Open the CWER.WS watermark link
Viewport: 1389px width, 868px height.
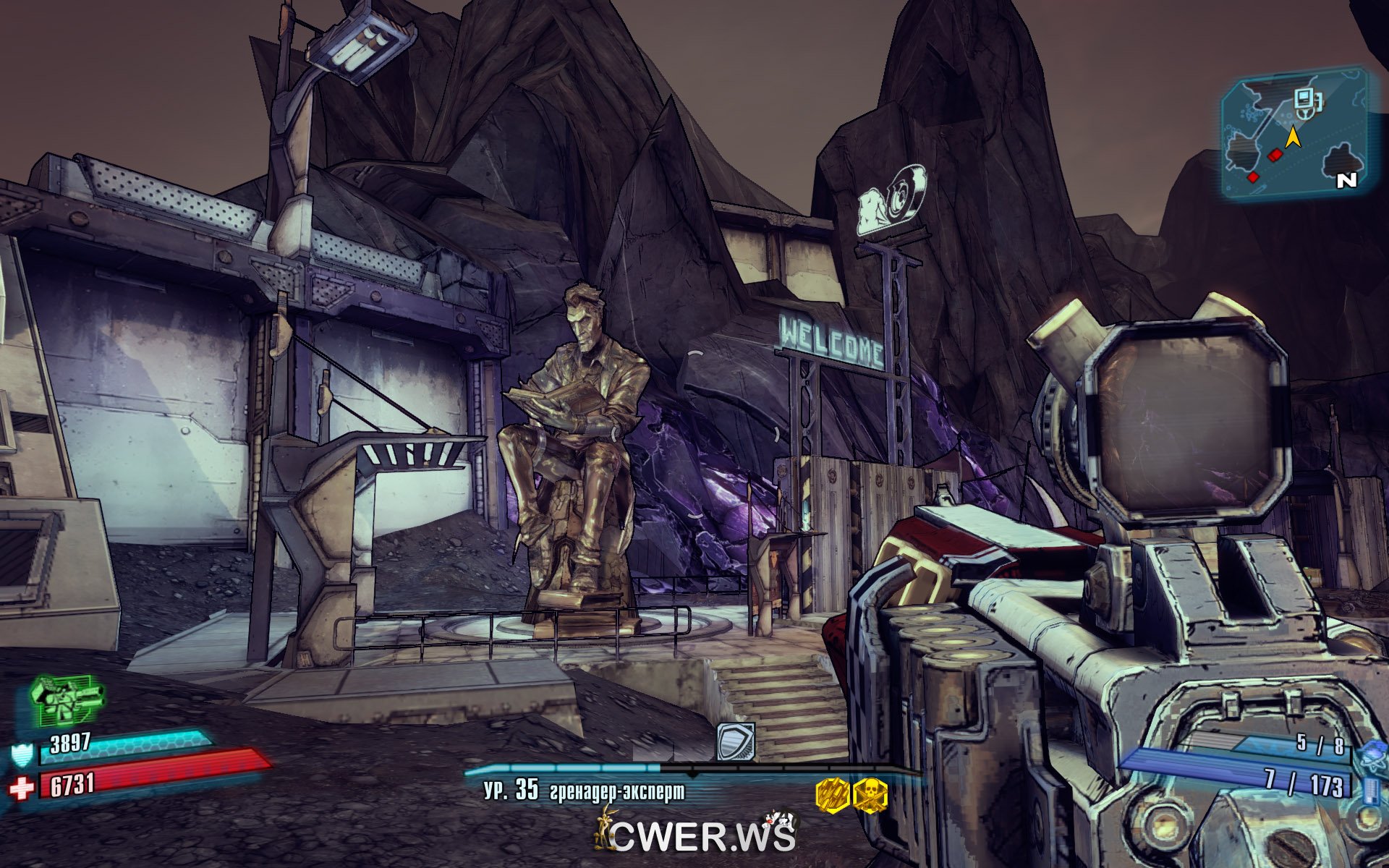pyautogui.click(x=696, y=835)
